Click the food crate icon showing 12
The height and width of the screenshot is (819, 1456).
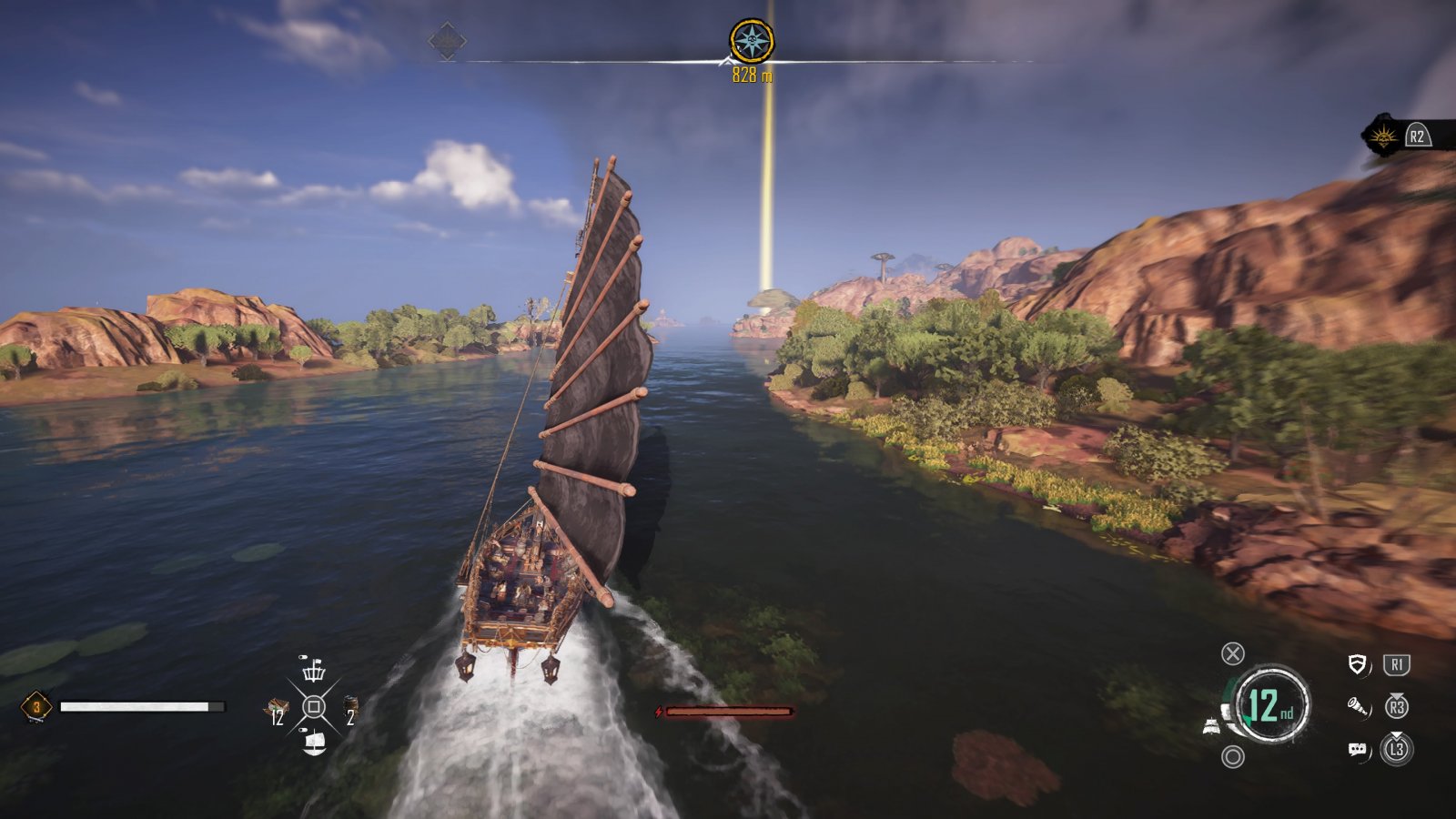click(277, 706)
